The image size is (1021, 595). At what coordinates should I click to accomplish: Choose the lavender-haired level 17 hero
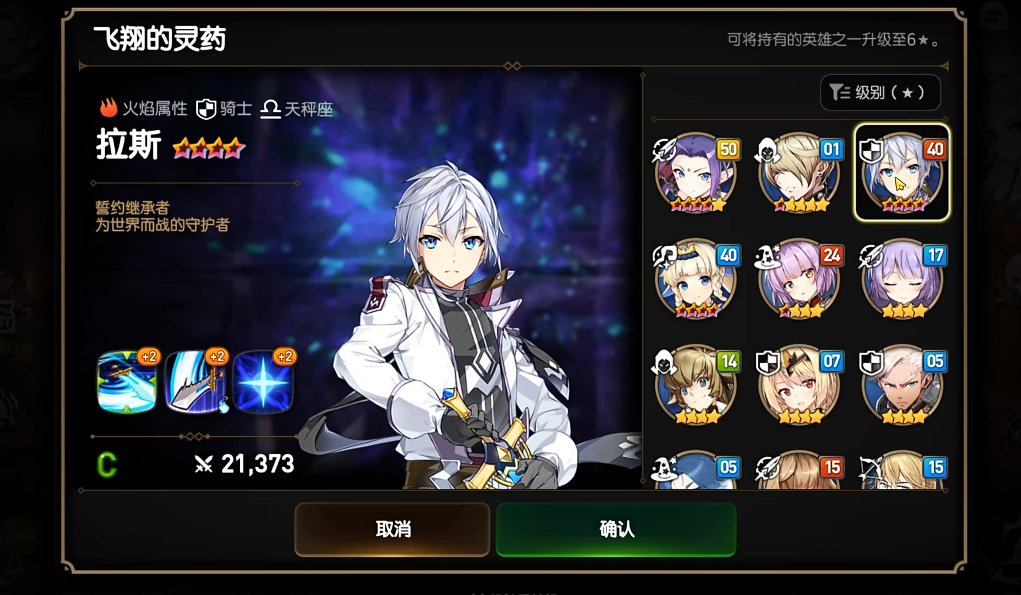point(902,279)
